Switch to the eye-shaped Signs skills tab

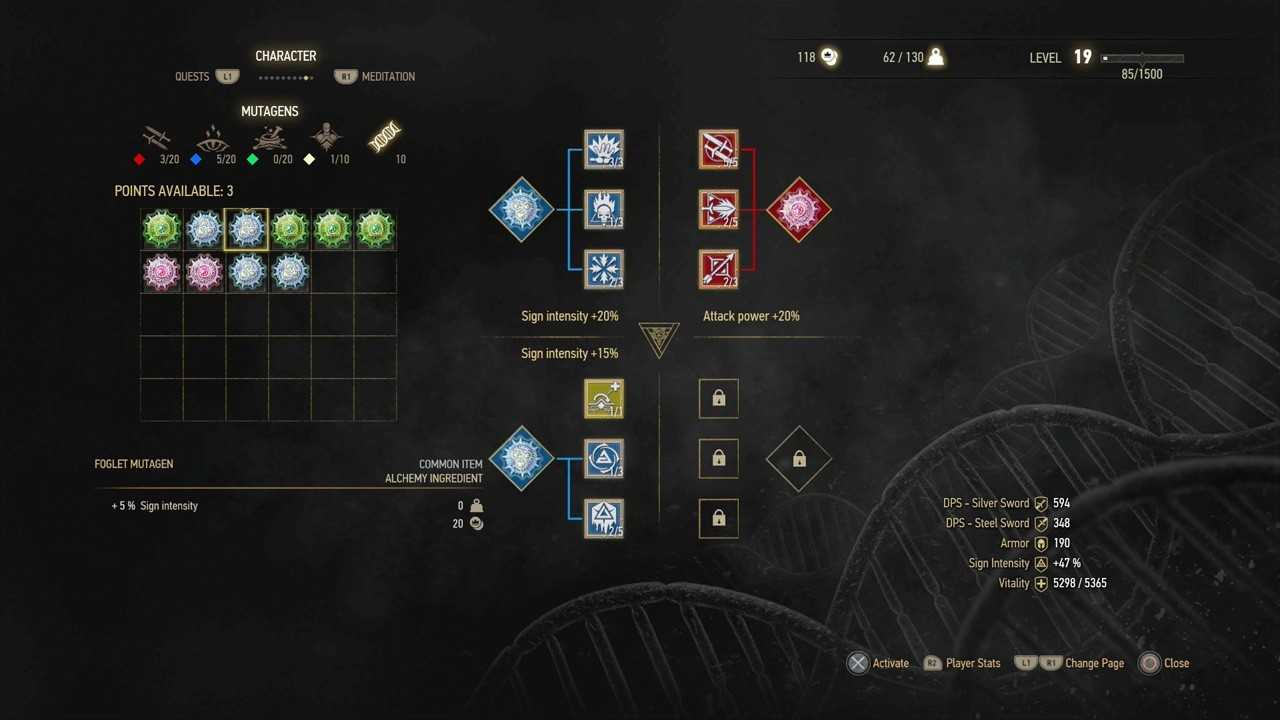[x=212, y=138]
